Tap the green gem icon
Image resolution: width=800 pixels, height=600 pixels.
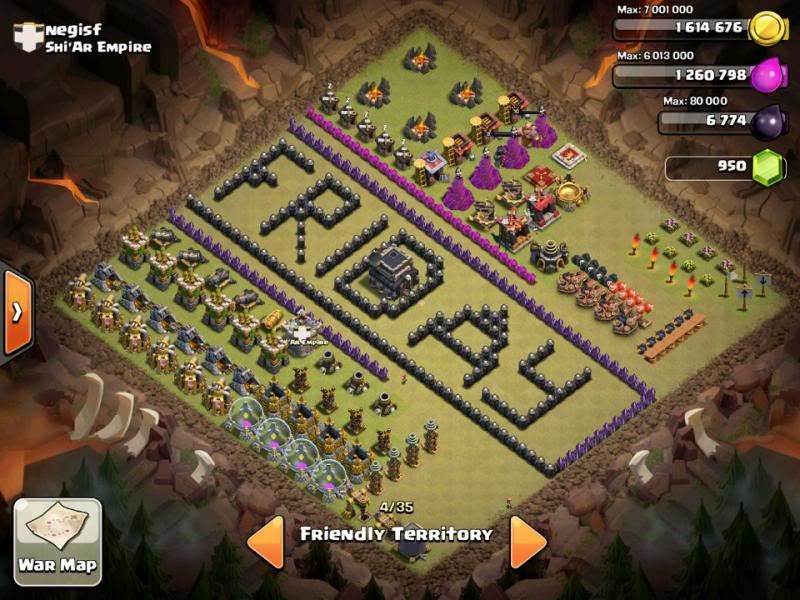pos(766,166)
